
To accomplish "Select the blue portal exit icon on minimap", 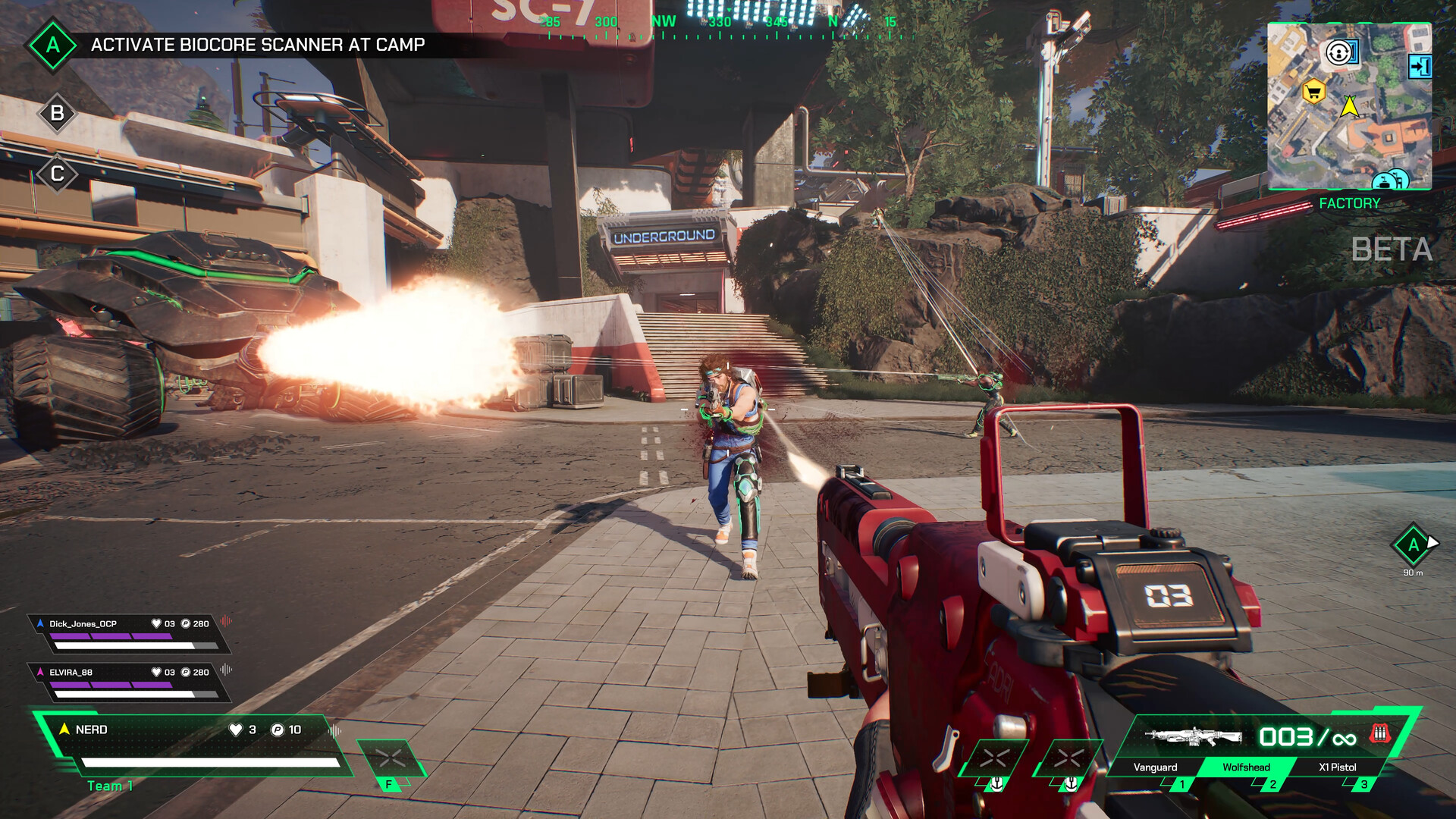I will pos(1420,66).
